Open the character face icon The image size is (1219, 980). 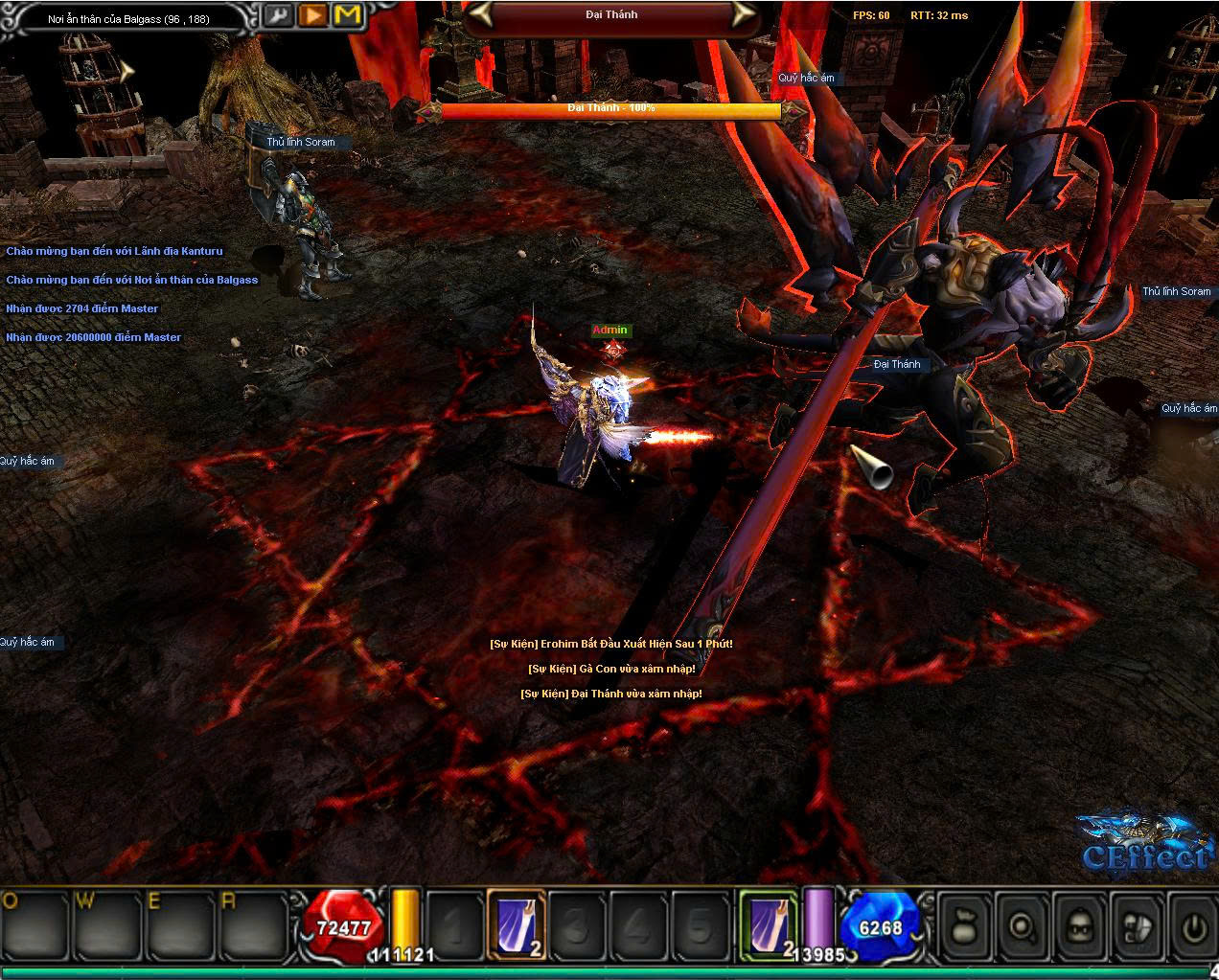pyautogui.click(x=1080, y=926)
